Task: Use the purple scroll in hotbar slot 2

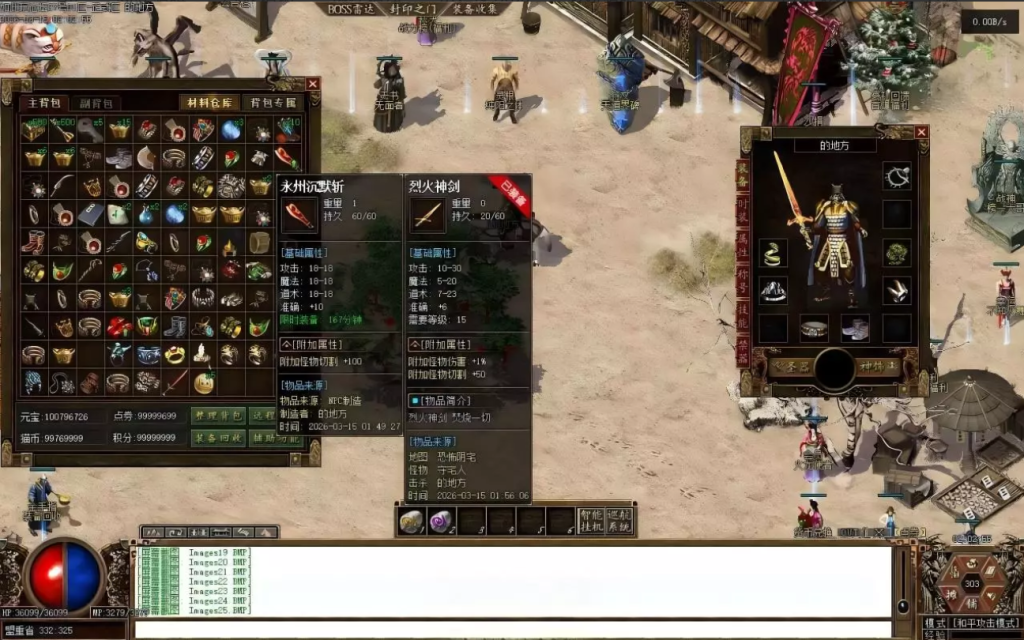Action: coord(441,521)
